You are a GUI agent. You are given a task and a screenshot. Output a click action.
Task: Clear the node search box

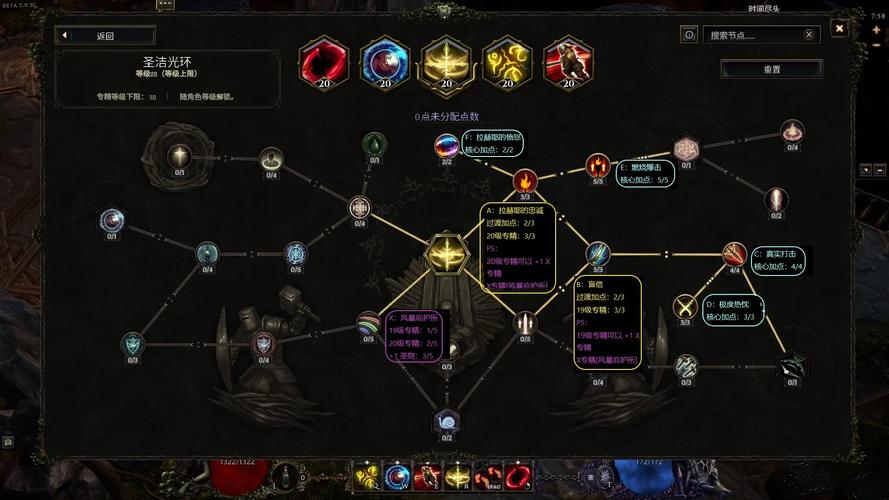coord(809,35)
